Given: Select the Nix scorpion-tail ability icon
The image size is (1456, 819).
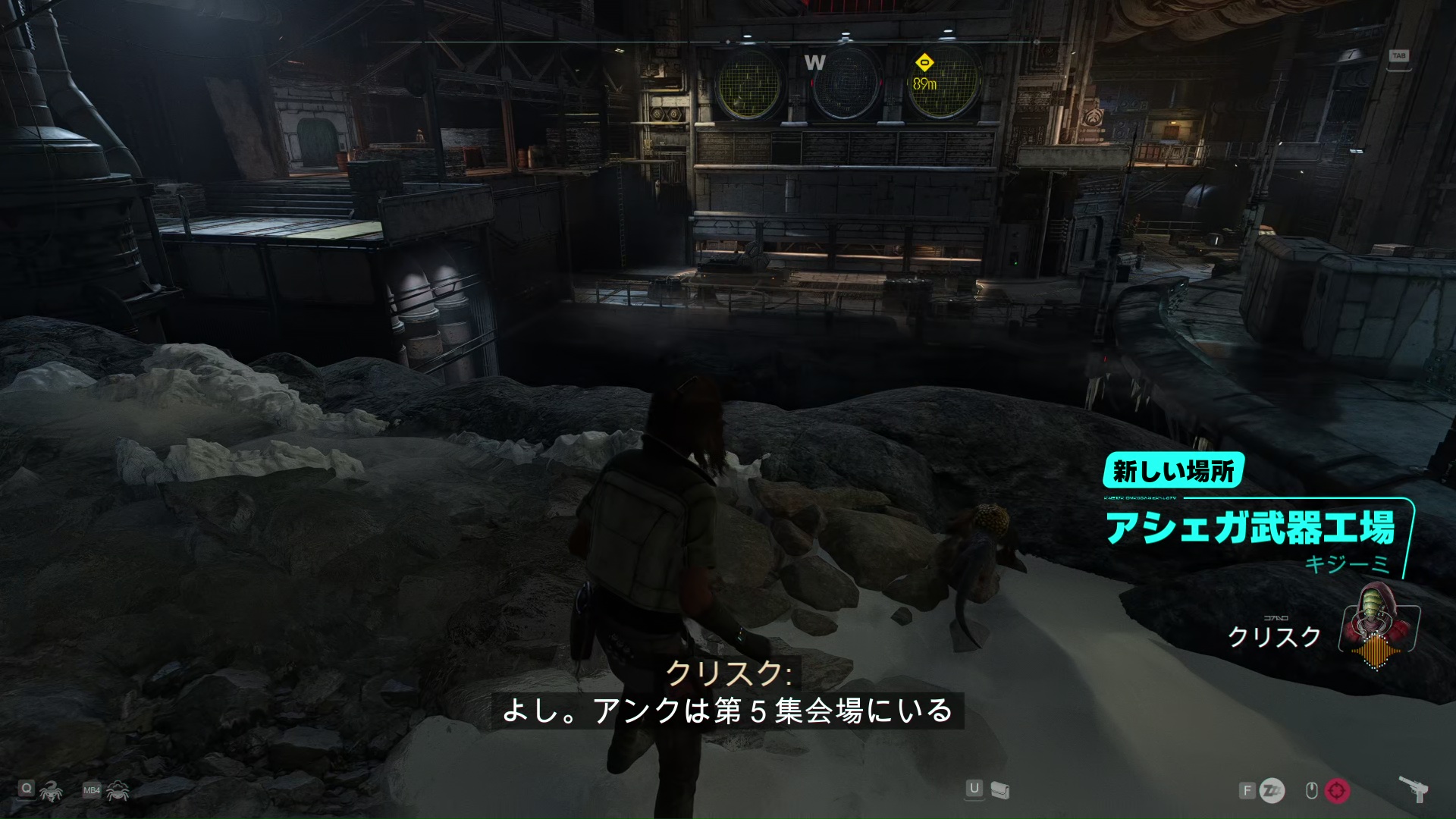Looking at the screenshot, I should (52, 792).
